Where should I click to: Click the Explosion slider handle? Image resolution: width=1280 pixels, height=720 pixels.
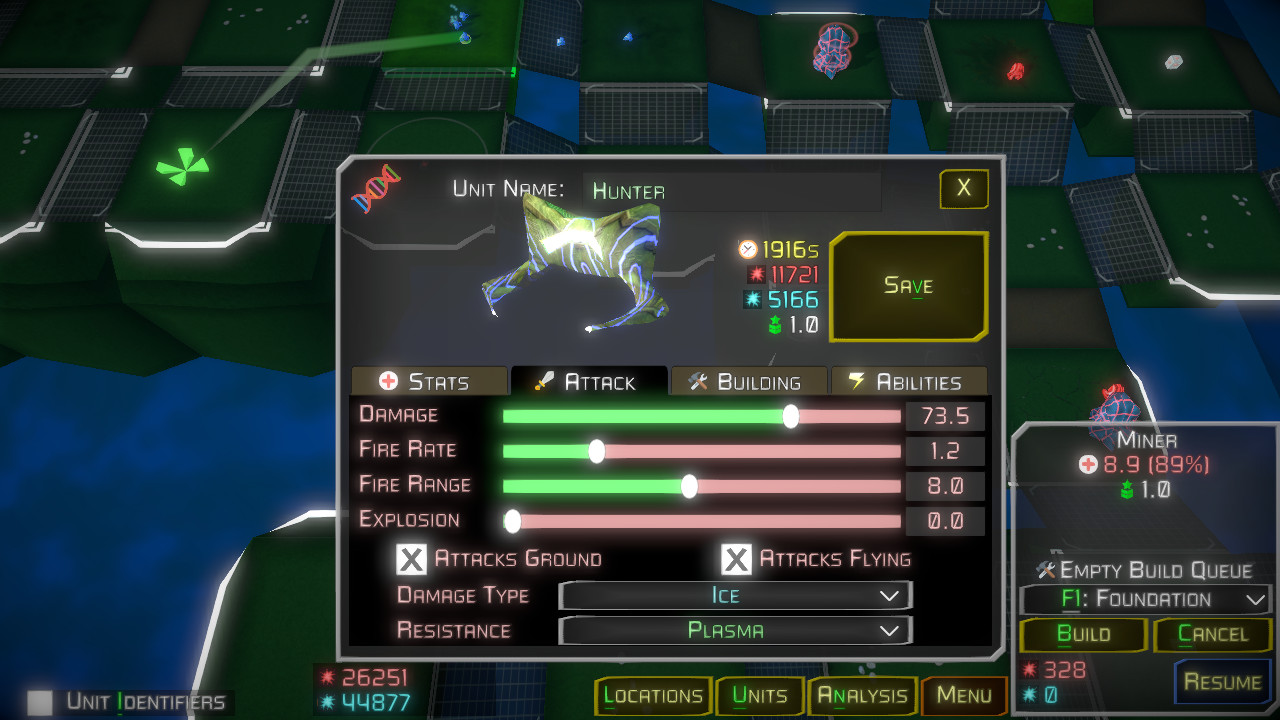[x=512, y=521]
